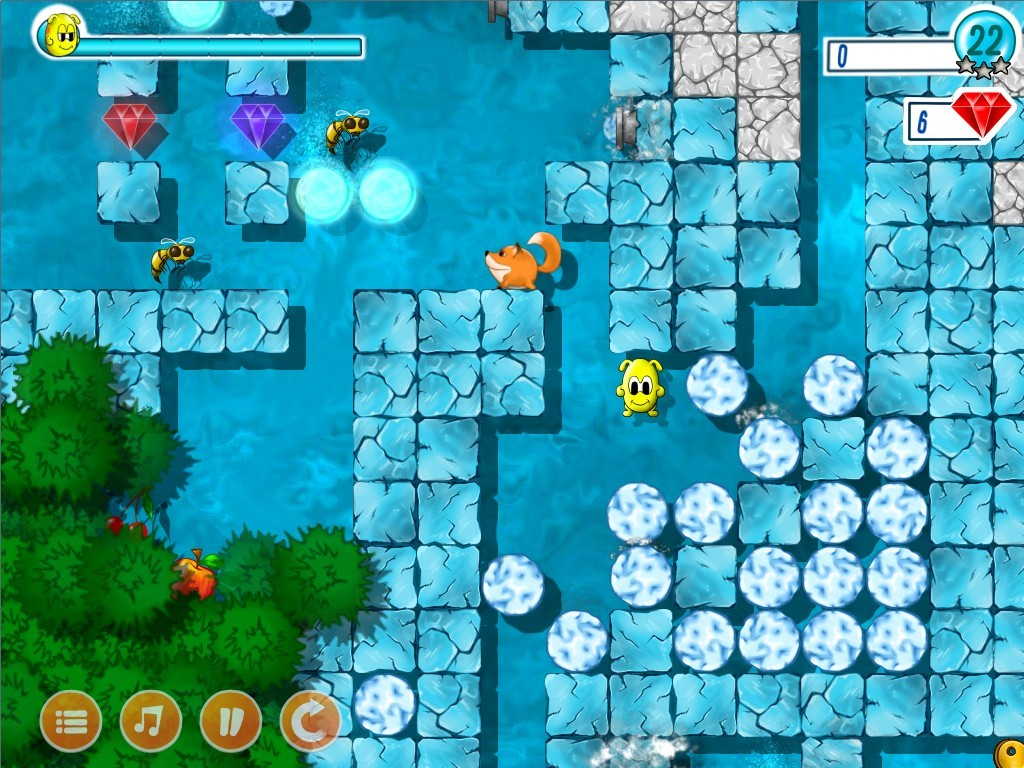
Task: Open the level menu list button
Action: point(71,721)
